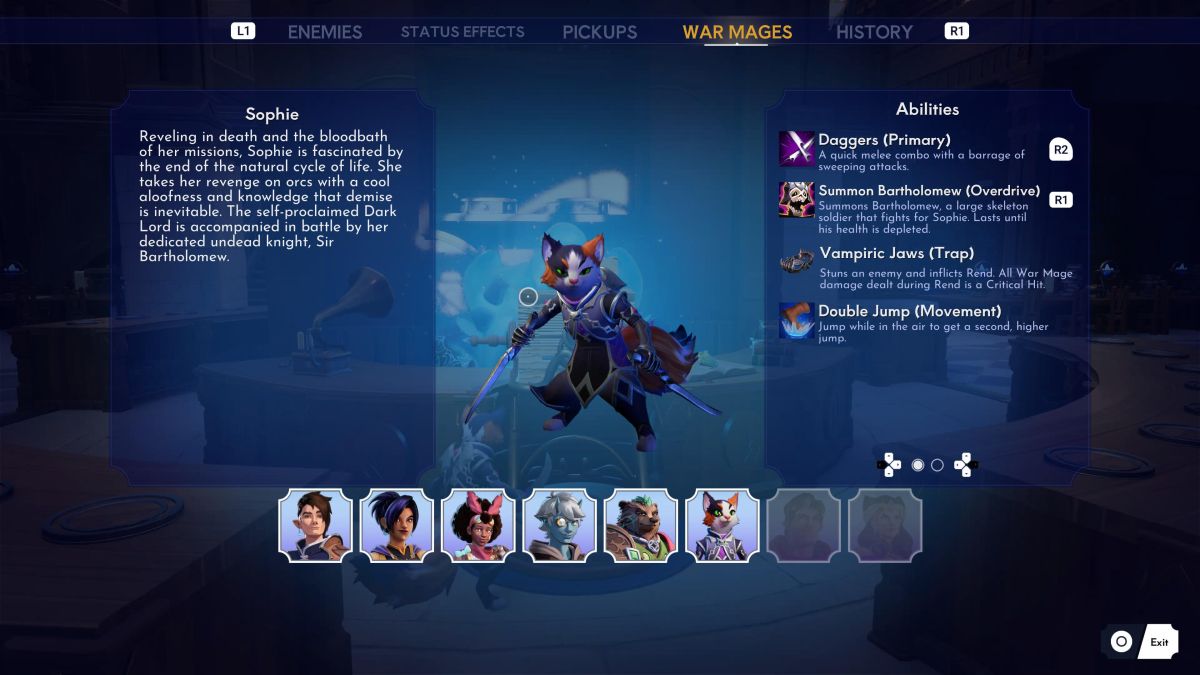The height and width of the screenshot is (675, 1200).
Task: Select the Summon Bartholomew overdrive icon
Action: (797, 199)
